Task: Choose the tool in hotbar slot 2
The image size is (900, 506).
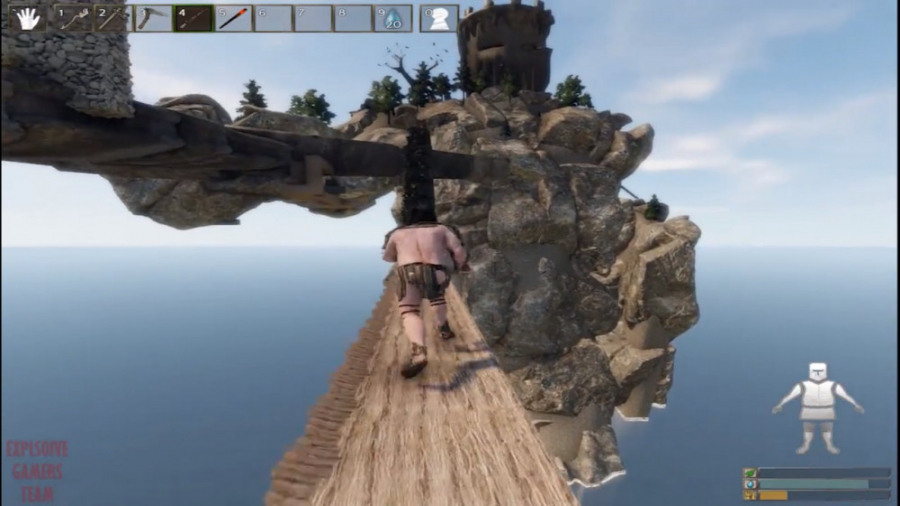Action: tap(112, 18)
